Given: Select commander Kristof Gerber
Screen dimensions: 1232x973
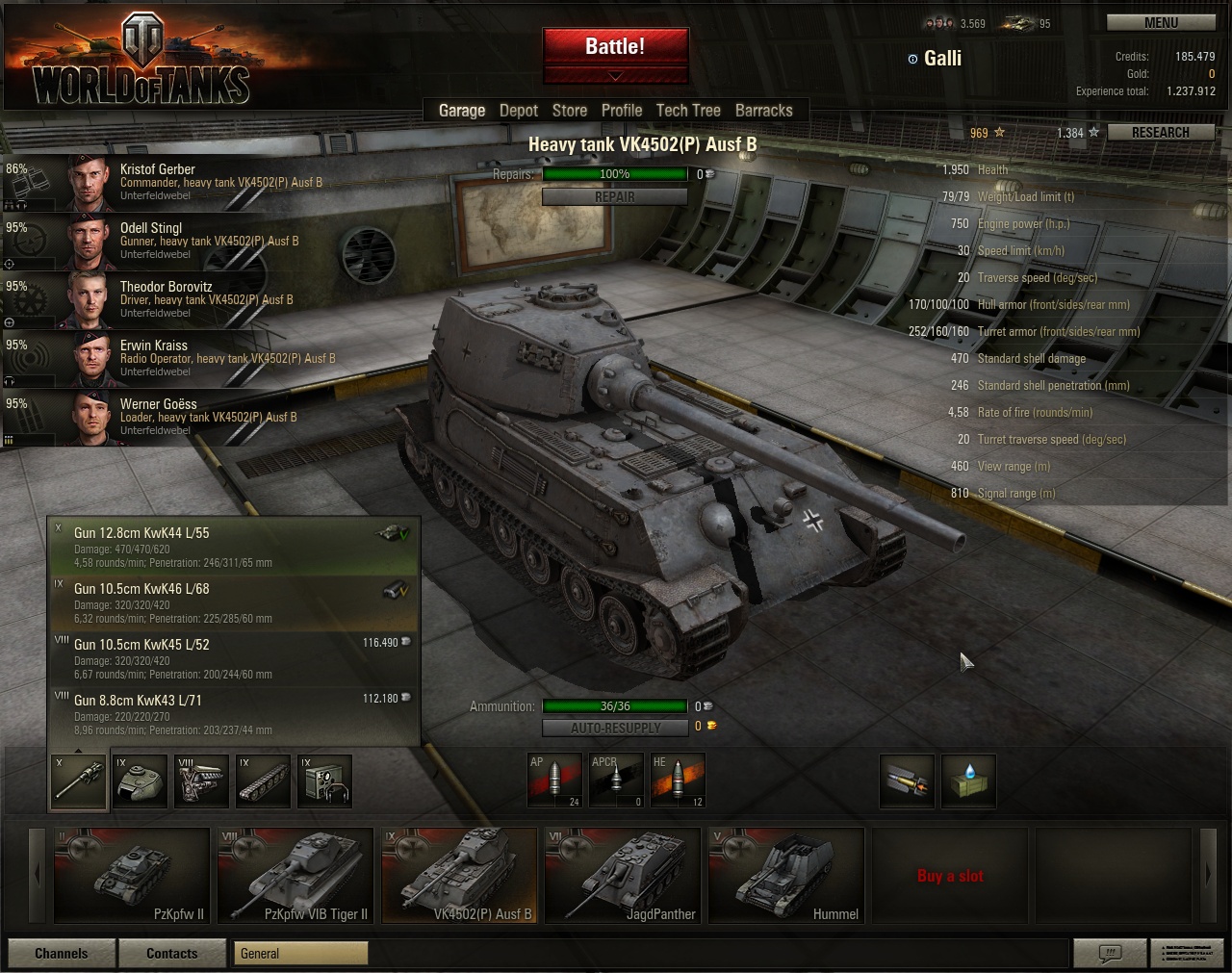Looking at the screenshot, I should click(x=192, y=182).
